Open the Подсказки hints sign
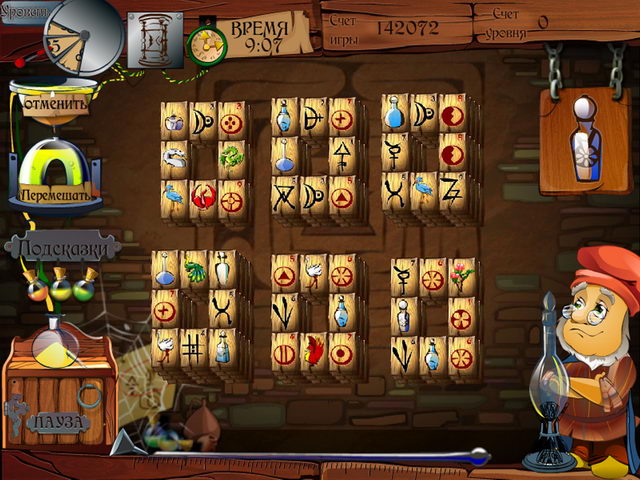The height and width of the screenshot is (480, 640). (x=62, y=246)
